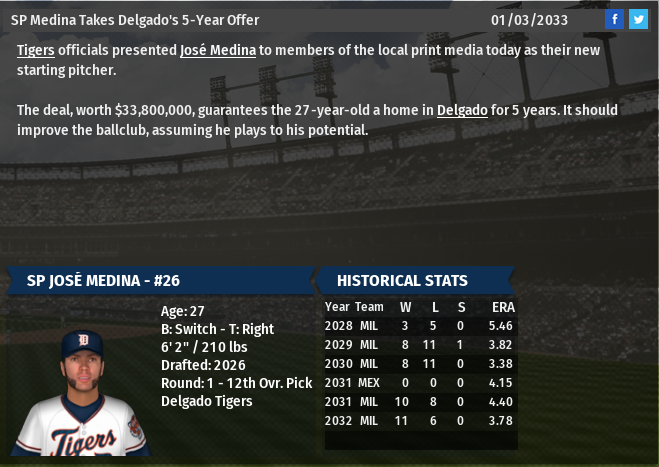Open the underlined Delgado city link
Viewport: 659px width, 467px height.
462,110
